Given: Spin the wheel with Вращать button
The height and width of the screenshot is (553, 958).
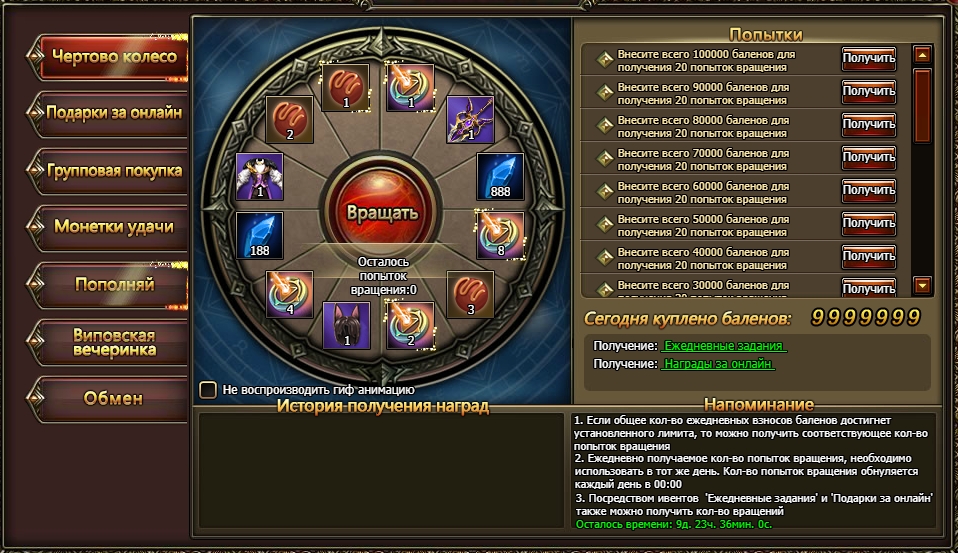Looking at the screenshot, I should 381,212.
